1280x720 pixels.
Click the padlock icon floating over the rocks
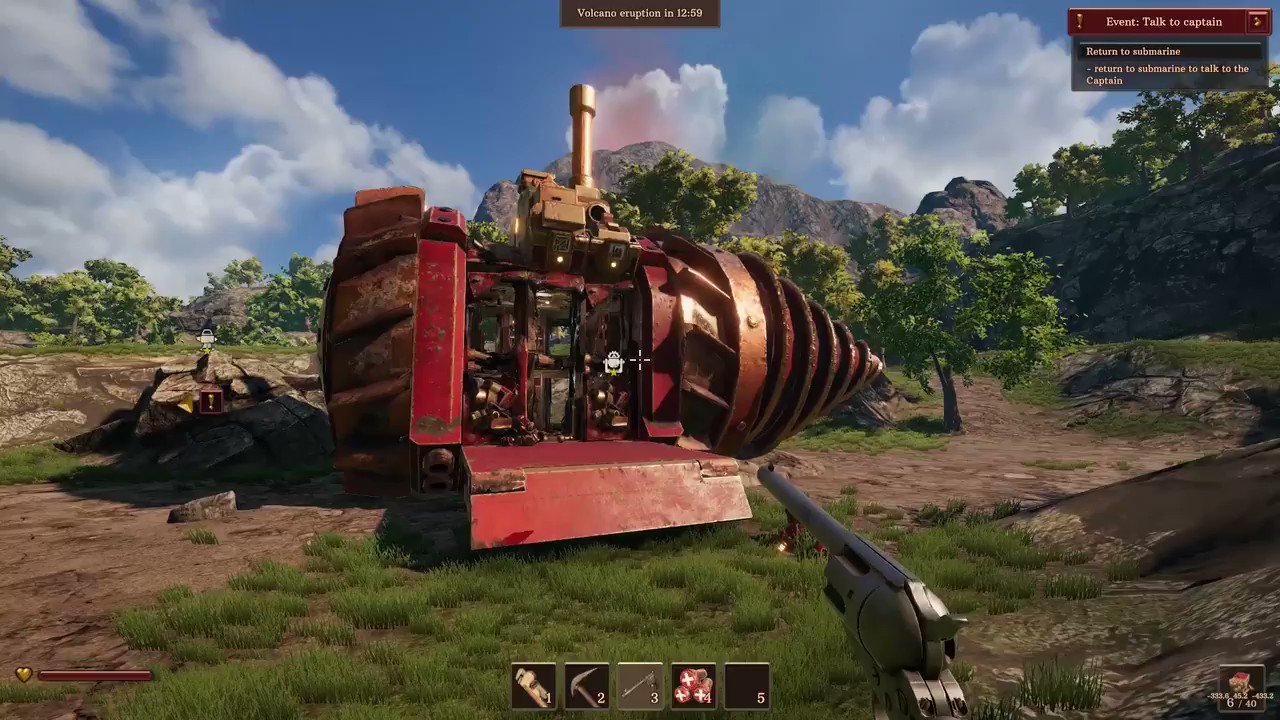[x=207, y=337]
